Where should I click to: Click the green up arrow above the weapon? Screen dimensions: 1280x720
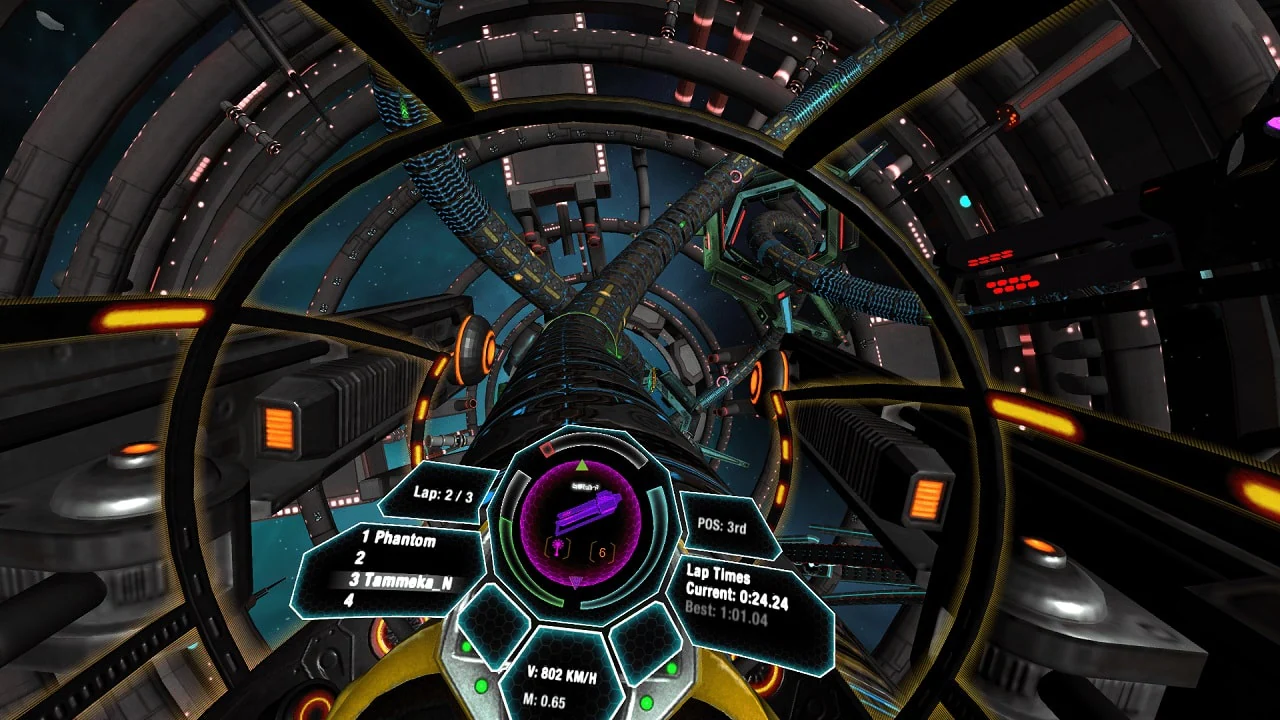[x=581, y=464]
